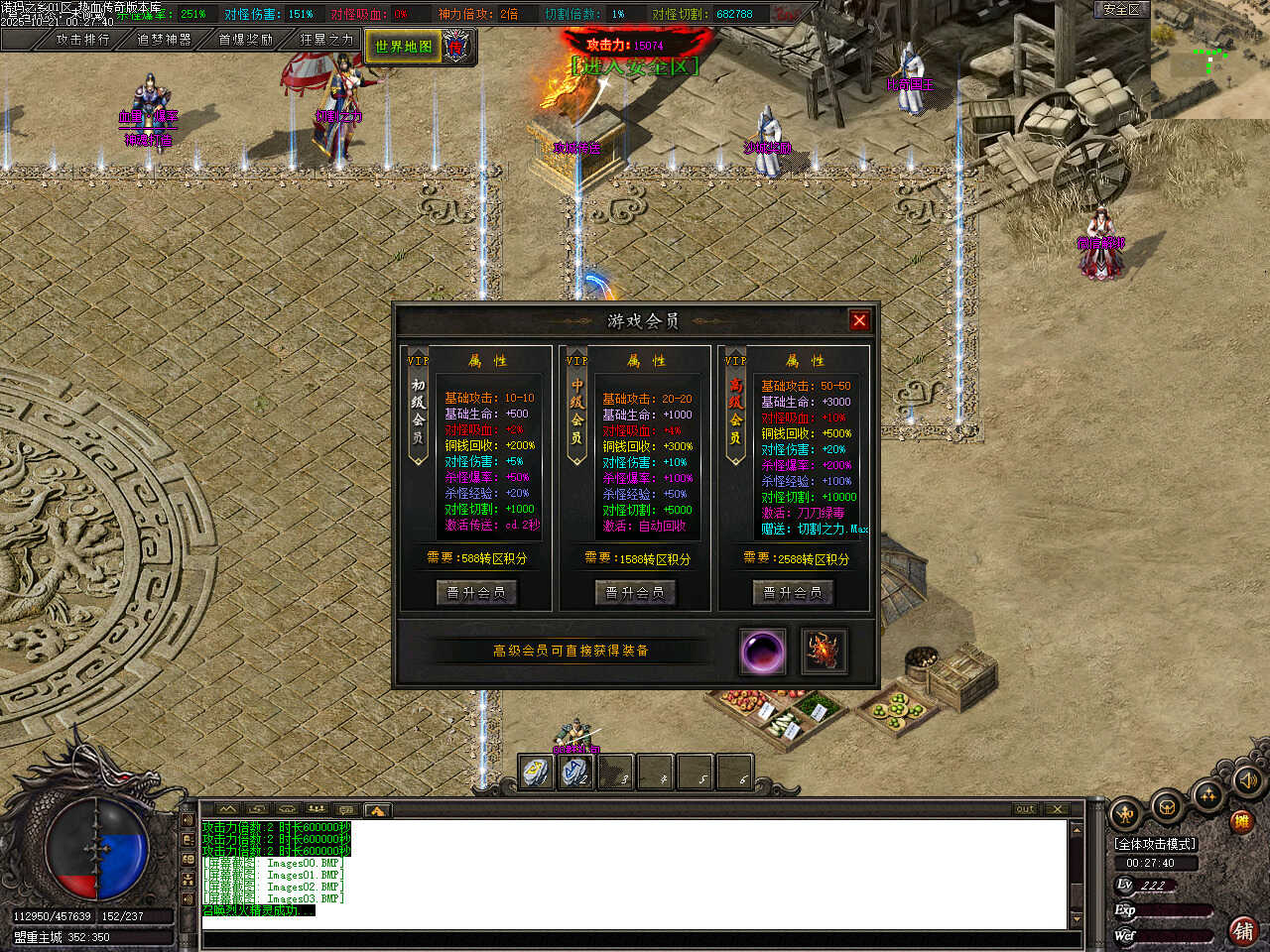This screenshot has height=952, width=1270.
Task: Click the chat message input field
Action: [x=635, y=939]
